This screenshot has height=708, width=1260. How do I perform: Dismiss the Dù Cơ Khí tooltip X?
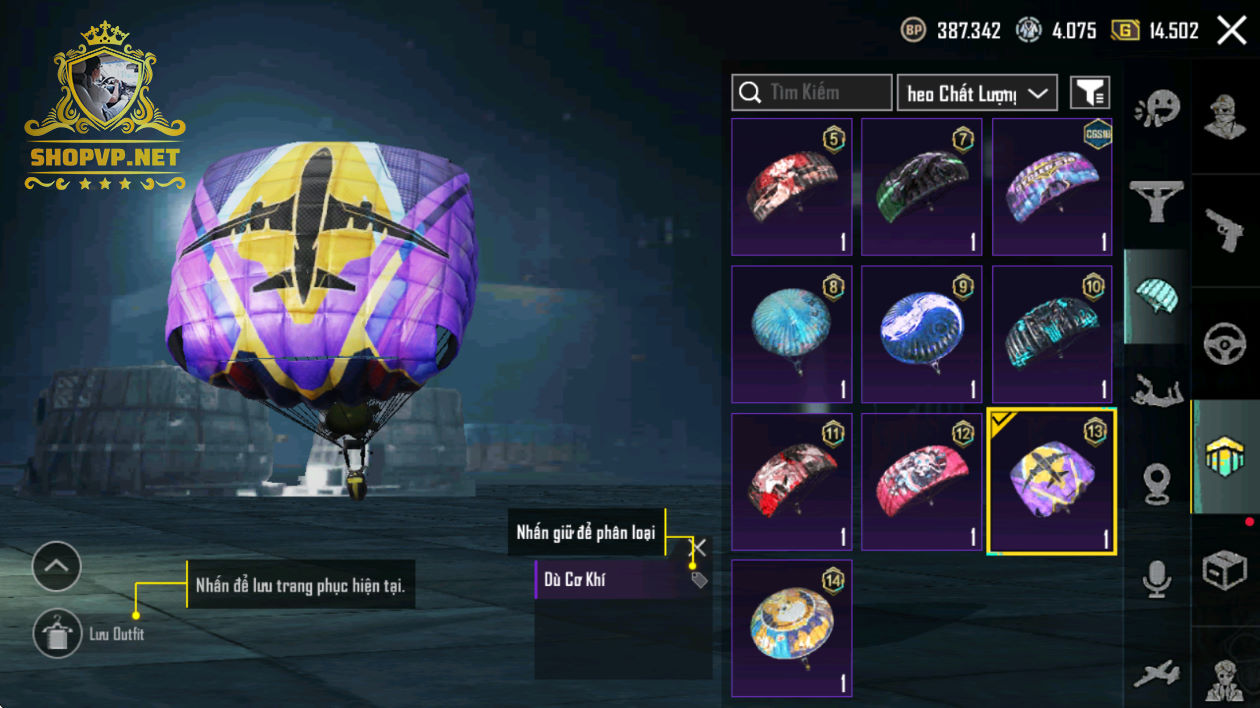[699, 547]
